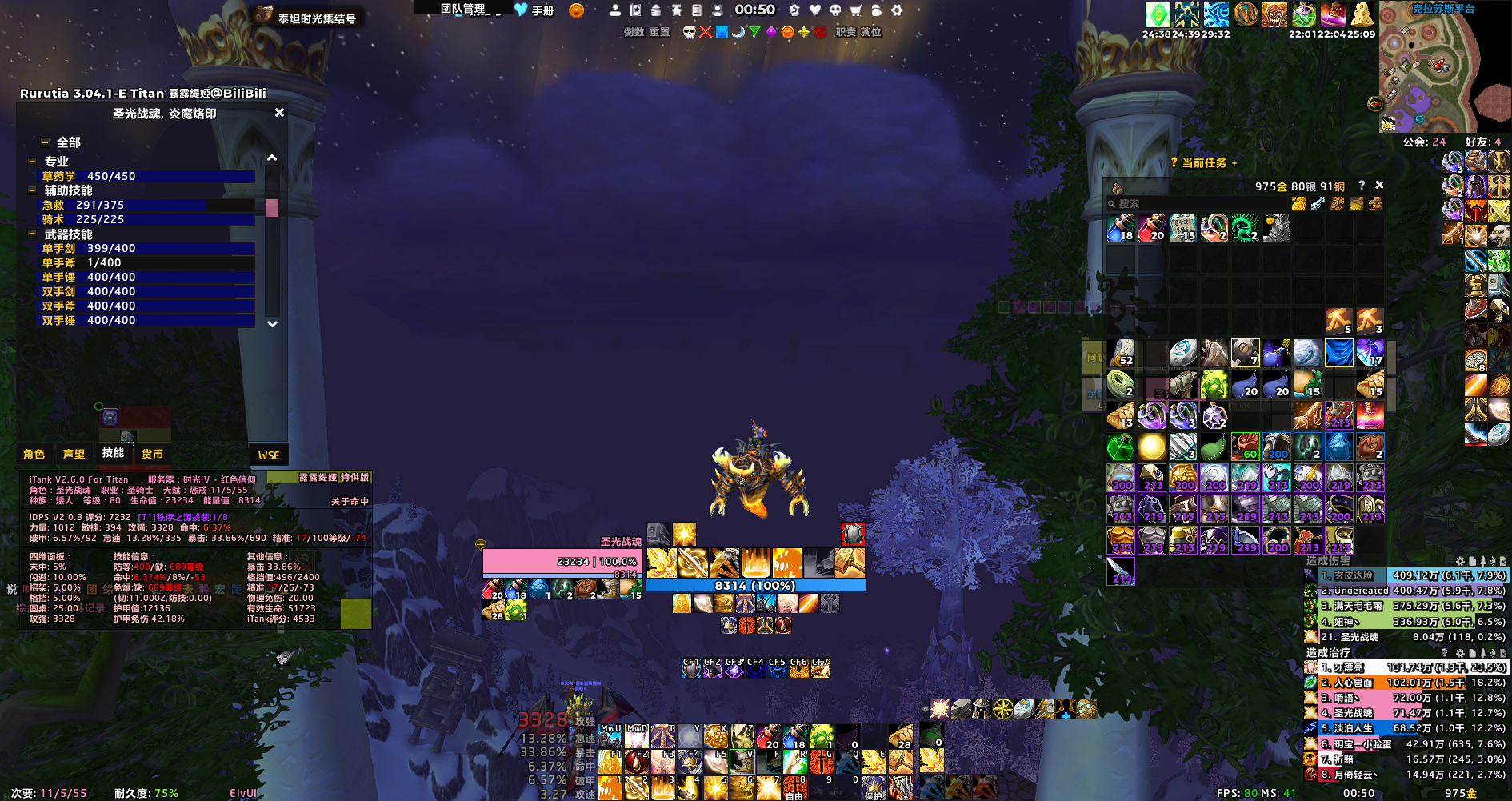Switch to the 货币 (Currency) tab
Viewport: 1512px width, 801px height.
point(152,454)
